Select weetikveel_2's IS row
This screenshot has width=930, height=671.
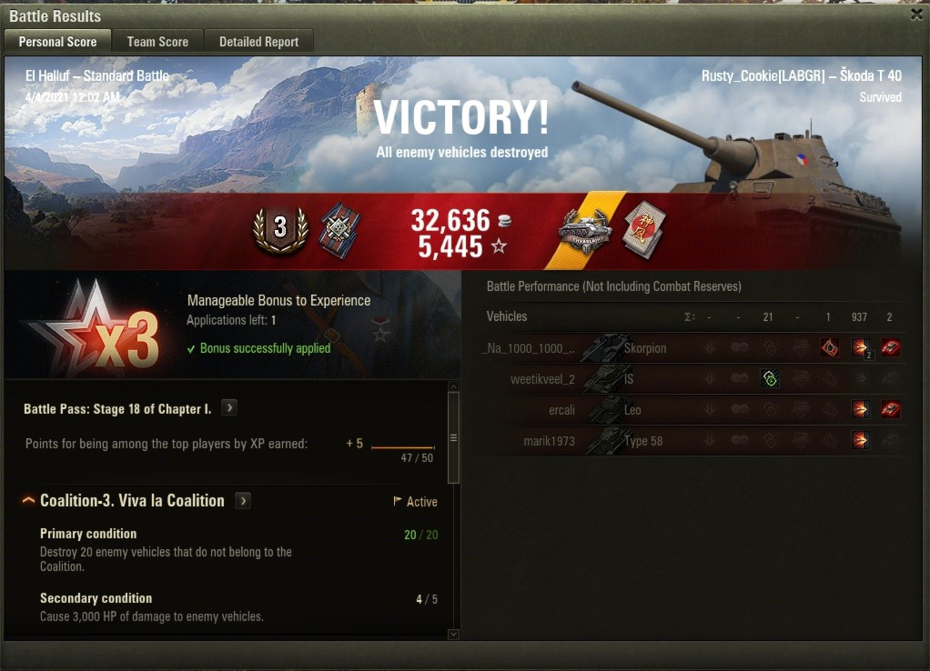(x=690, y=379)
